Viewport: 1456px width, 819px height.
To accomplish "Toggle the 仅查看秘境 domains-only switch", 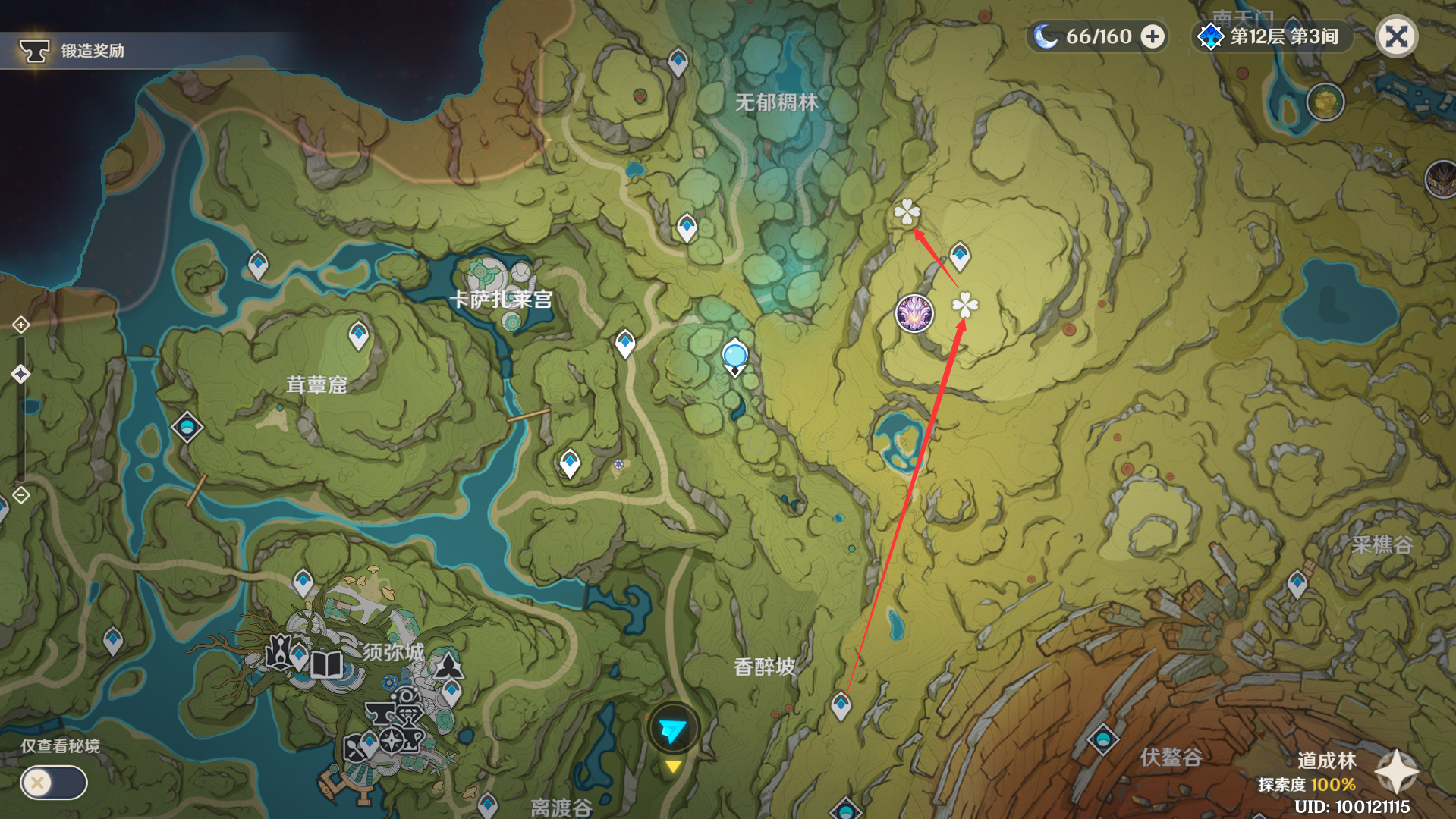I will coord(53,782).
